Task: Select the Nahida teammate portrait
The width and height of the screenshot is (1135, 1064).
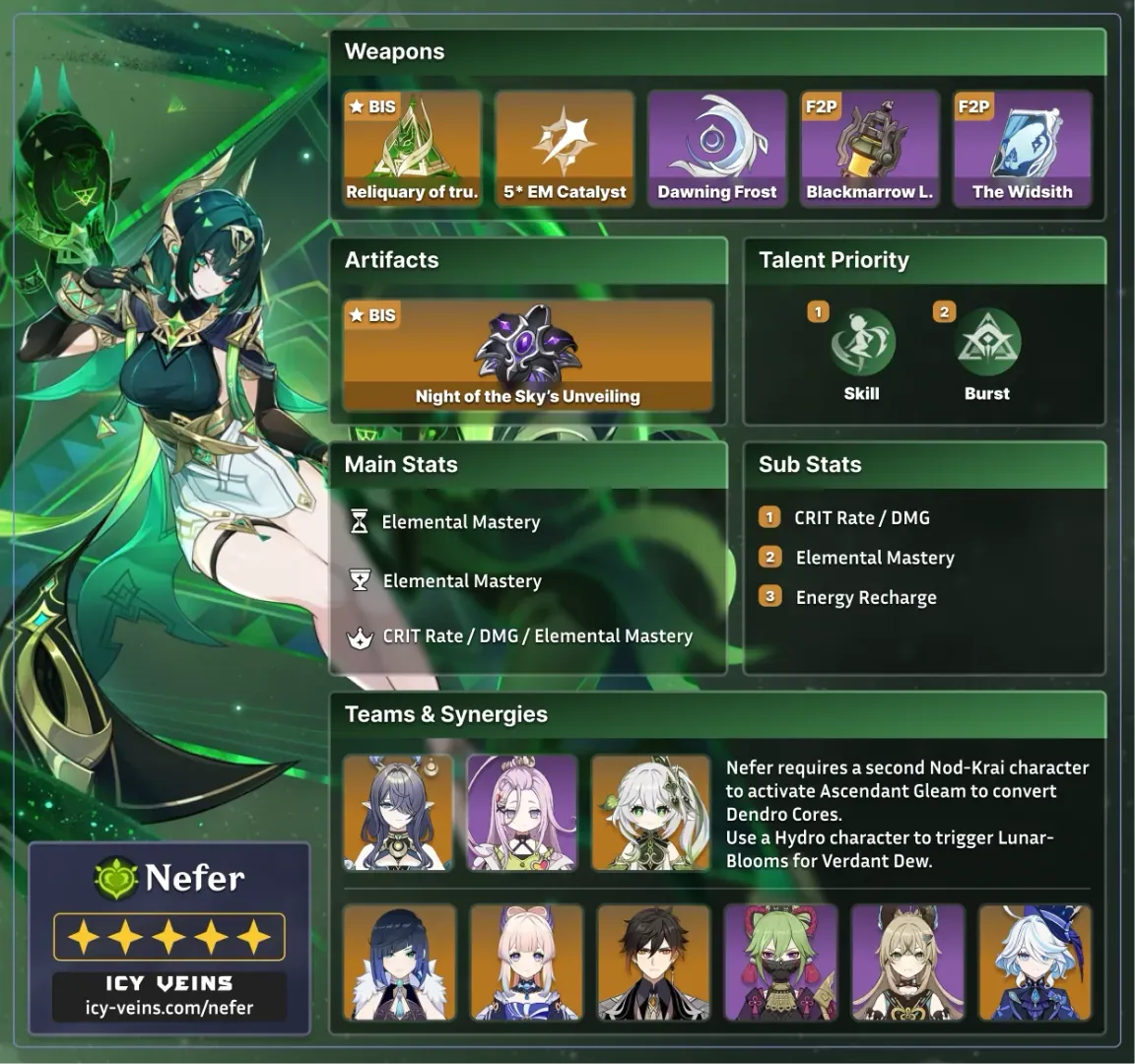Action: [650, 813]
